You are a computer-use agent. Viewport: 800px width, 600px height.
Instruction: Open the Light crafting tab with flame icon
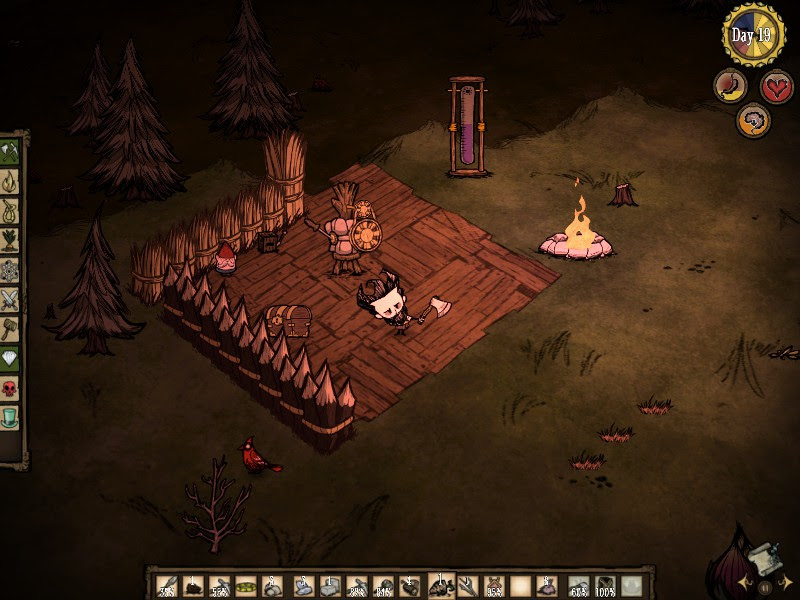point(10,182)
